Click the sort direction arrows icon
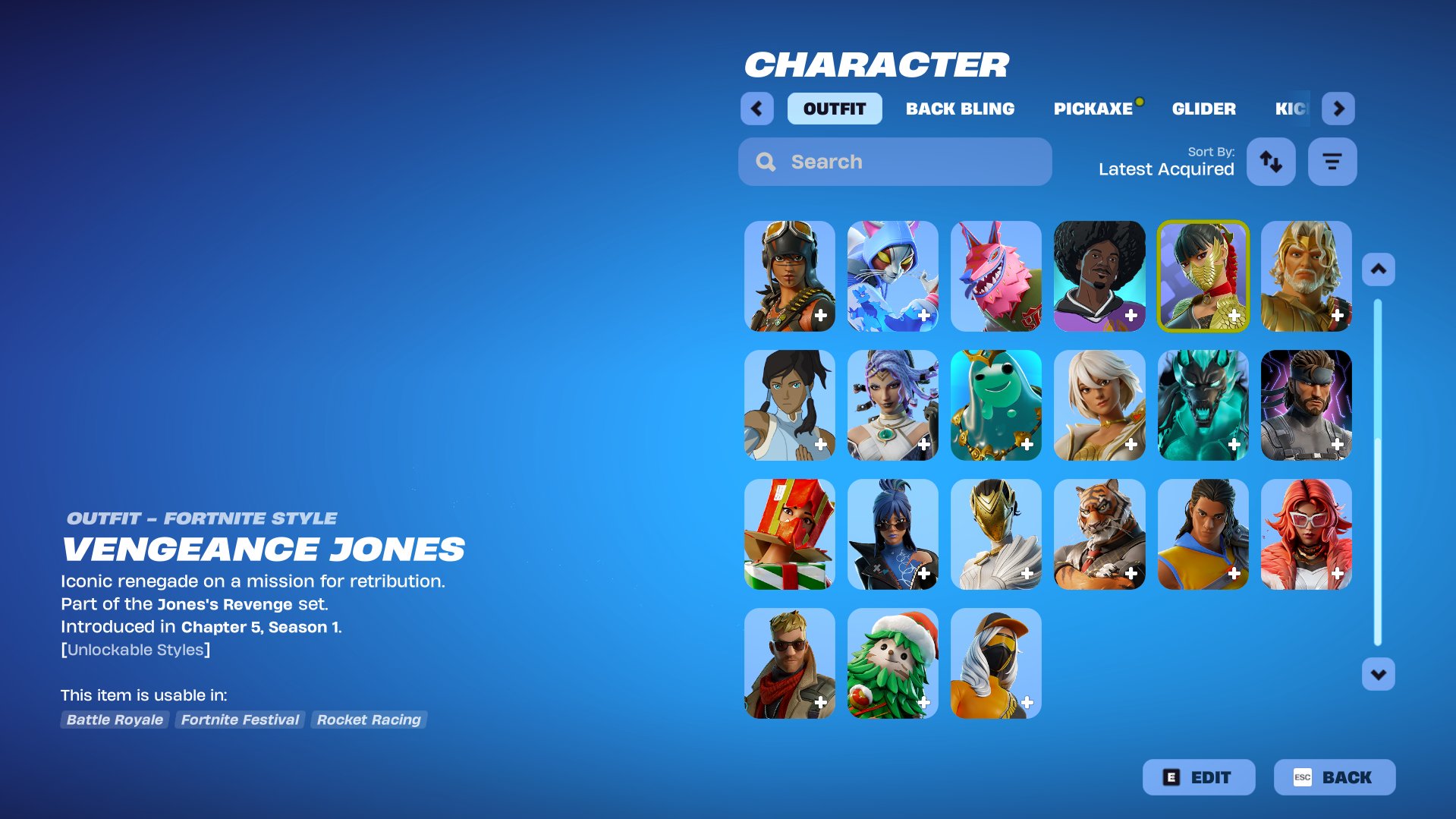The height and width of the screenshot is (819, 1456). pyautogui.click(x=1271, y=161)
